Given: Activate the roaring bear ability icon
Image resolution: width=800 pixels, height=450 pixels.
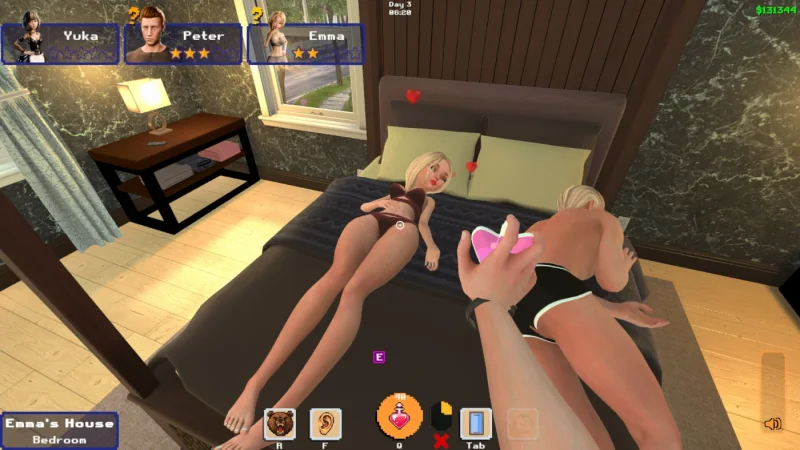Looking at the screenshot, I should 279,424.
